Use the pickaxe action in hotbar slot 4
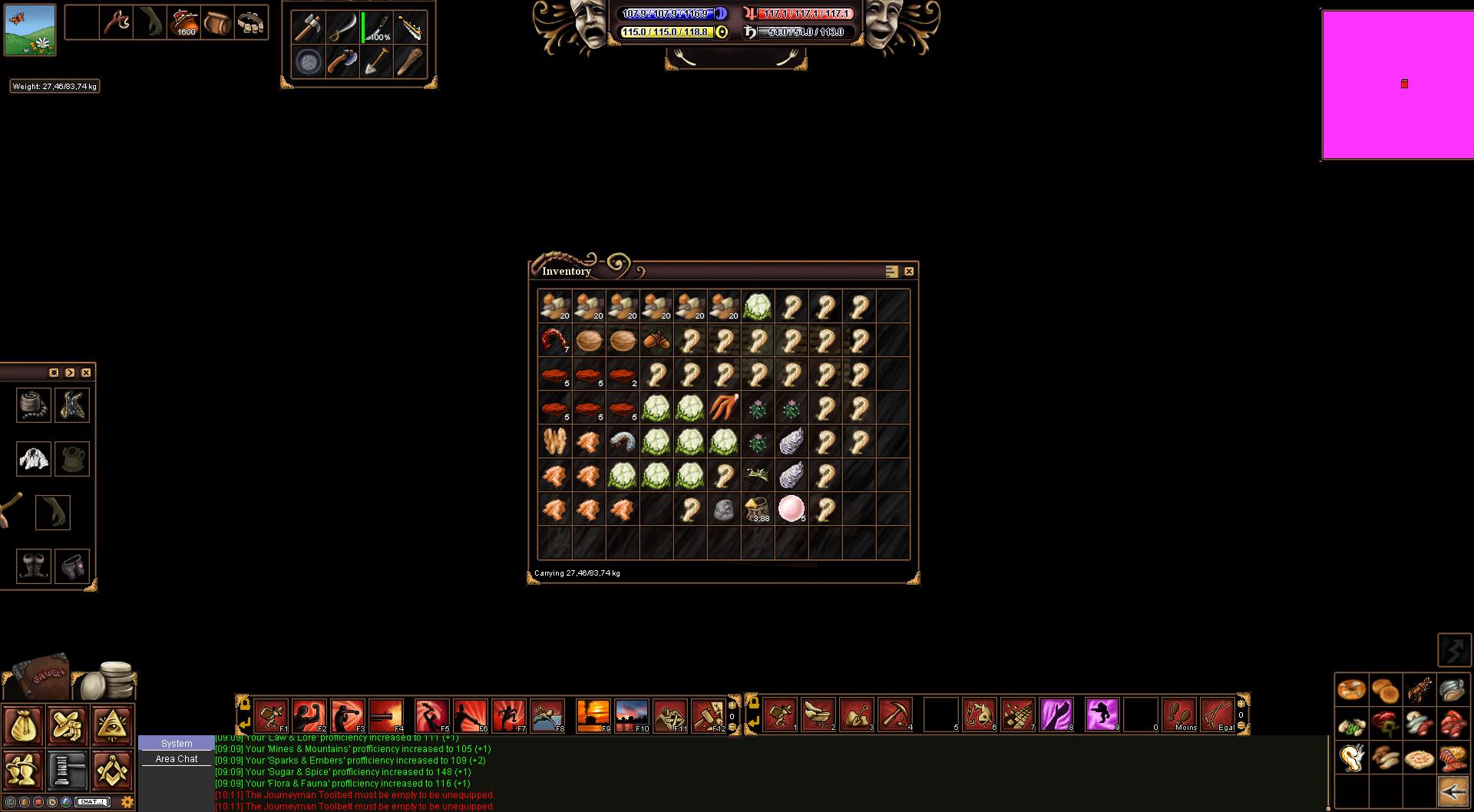1474x812 pixels. (x=895, y=715)
